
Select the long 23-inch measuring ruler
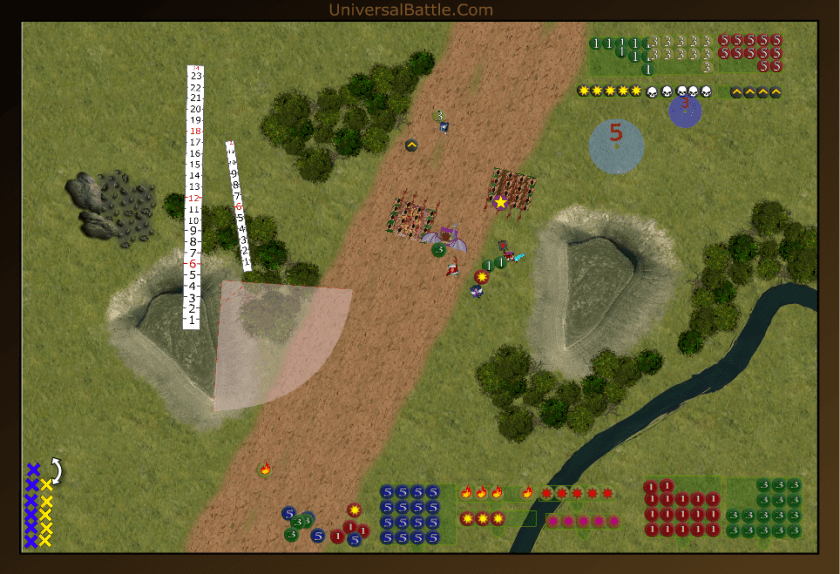click(195, 196)
